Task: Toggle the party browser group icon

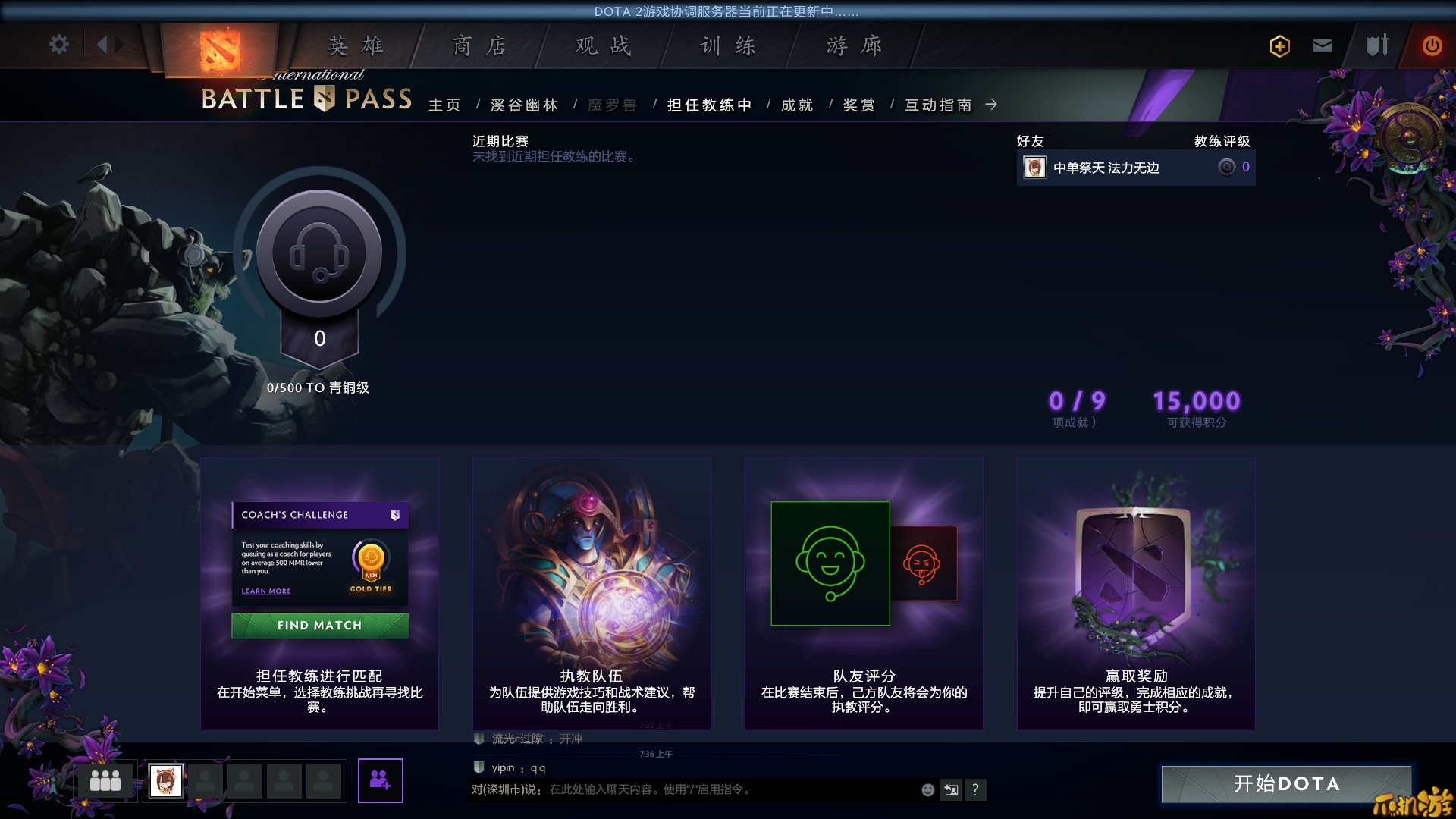Action: [x=105, y=780]
